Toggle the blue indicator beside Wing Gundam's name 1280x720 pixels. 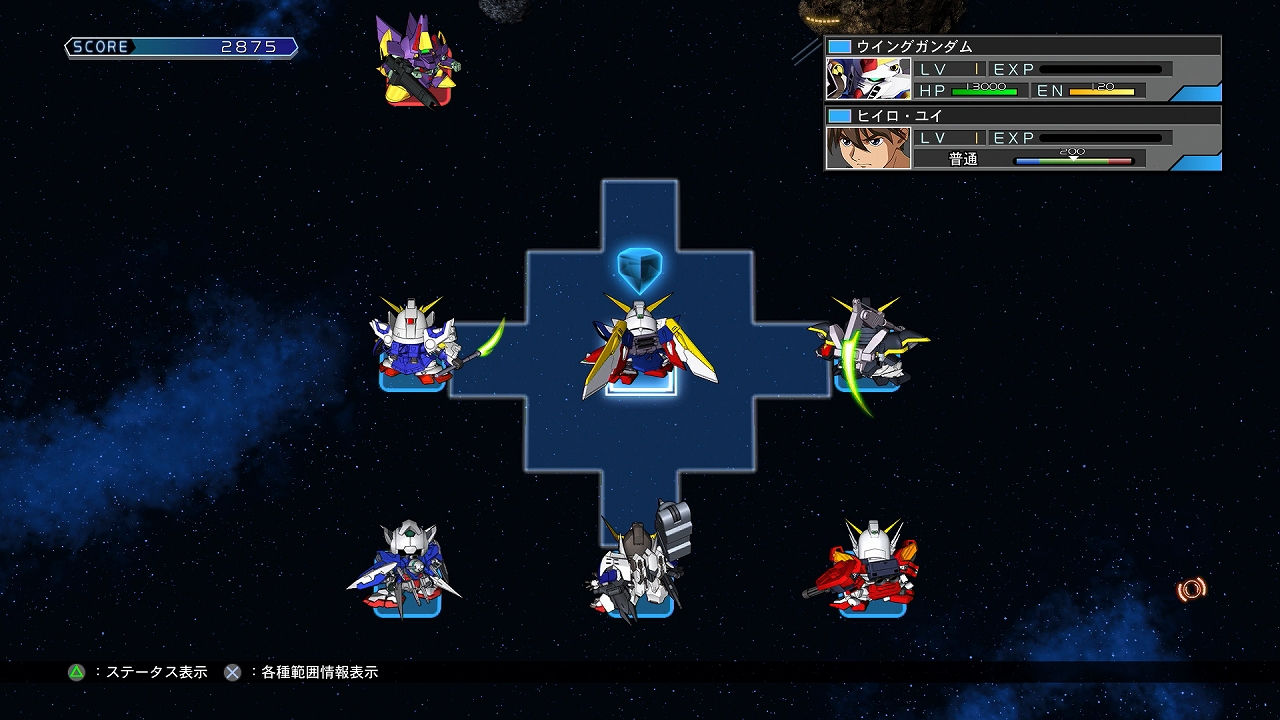tap(838, 44)
